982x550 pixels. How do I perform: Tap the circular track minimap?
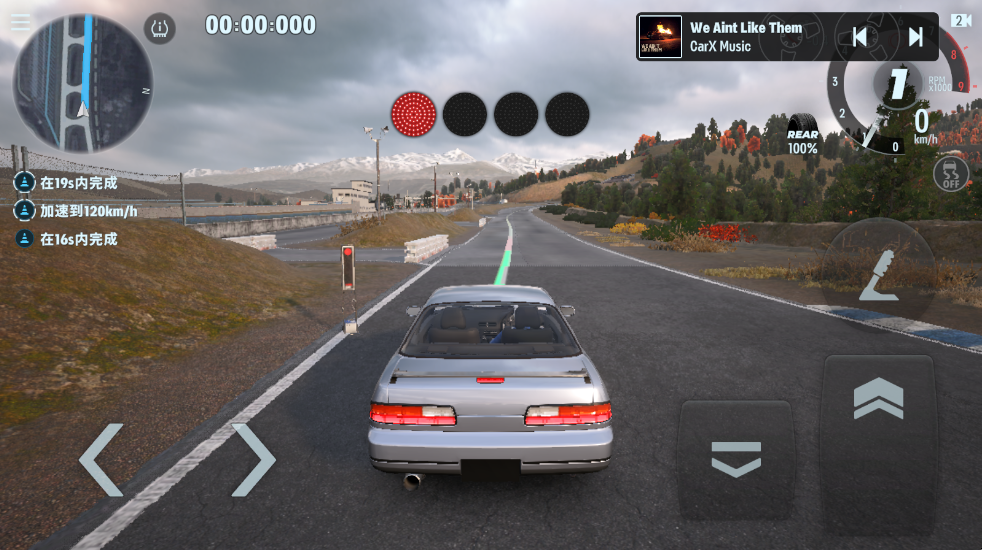click(x=82, y=82)
